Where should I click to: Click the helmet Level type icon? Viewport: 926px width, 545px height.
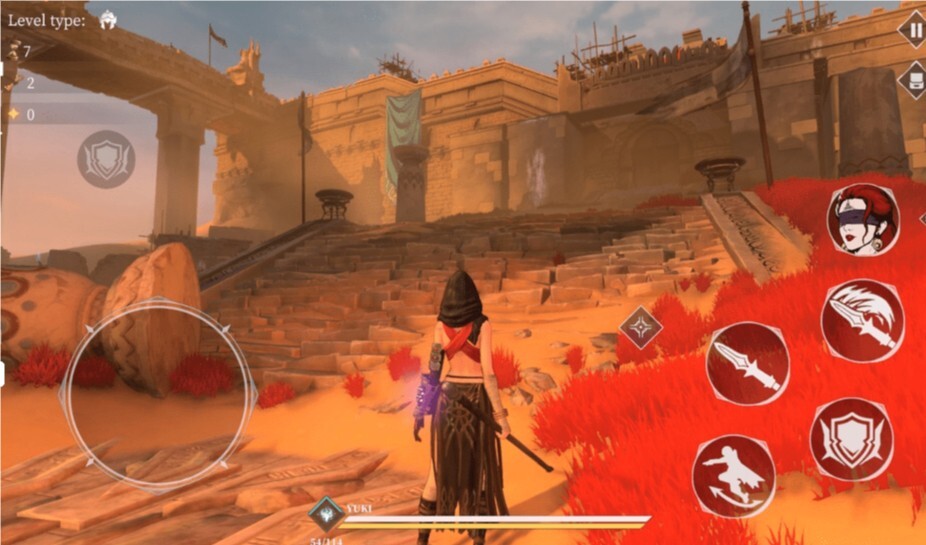[107, 20]
